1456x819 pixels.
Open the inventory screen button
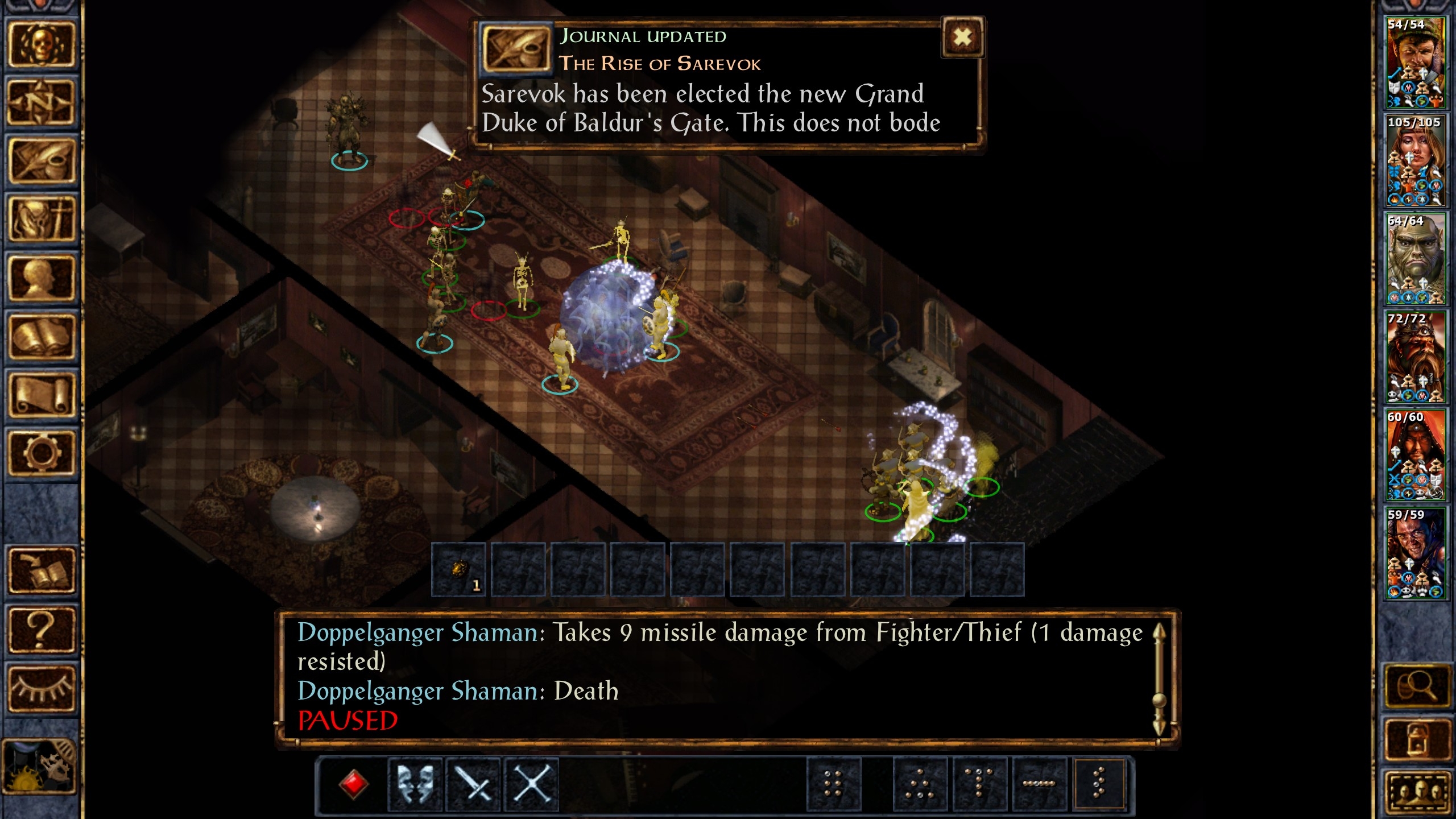pyautogui.click(x=41, y=220)
